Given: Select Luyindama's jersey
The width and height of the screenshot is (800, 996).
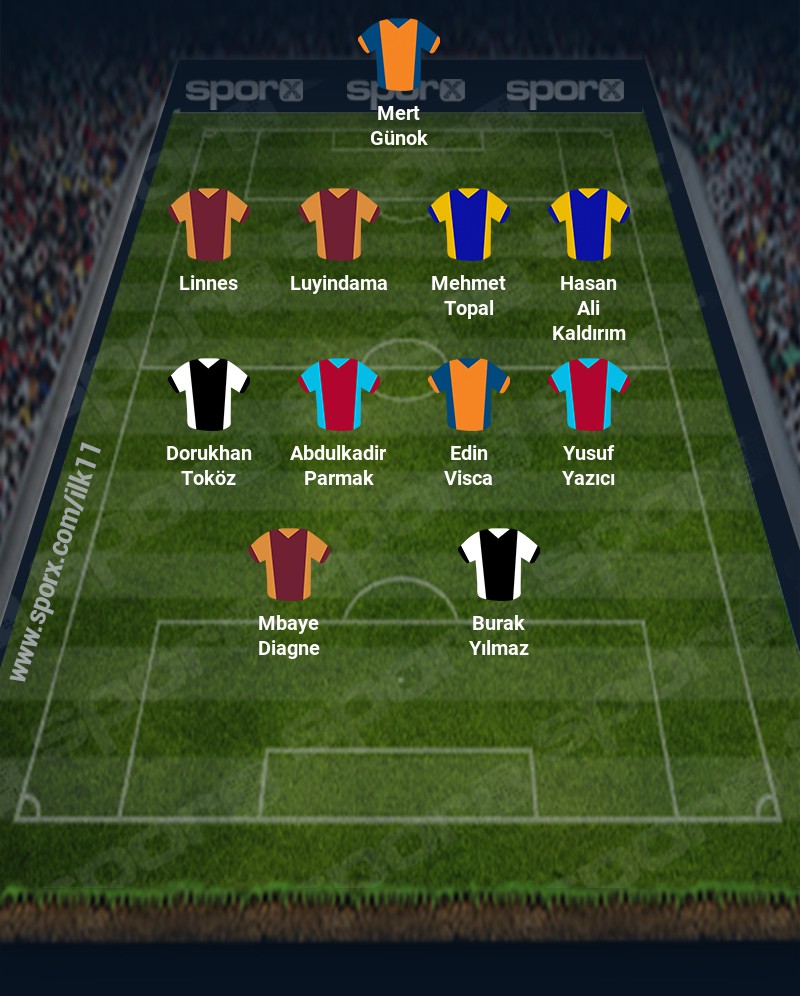Looking at the screenshot, I should pos(339,224).
